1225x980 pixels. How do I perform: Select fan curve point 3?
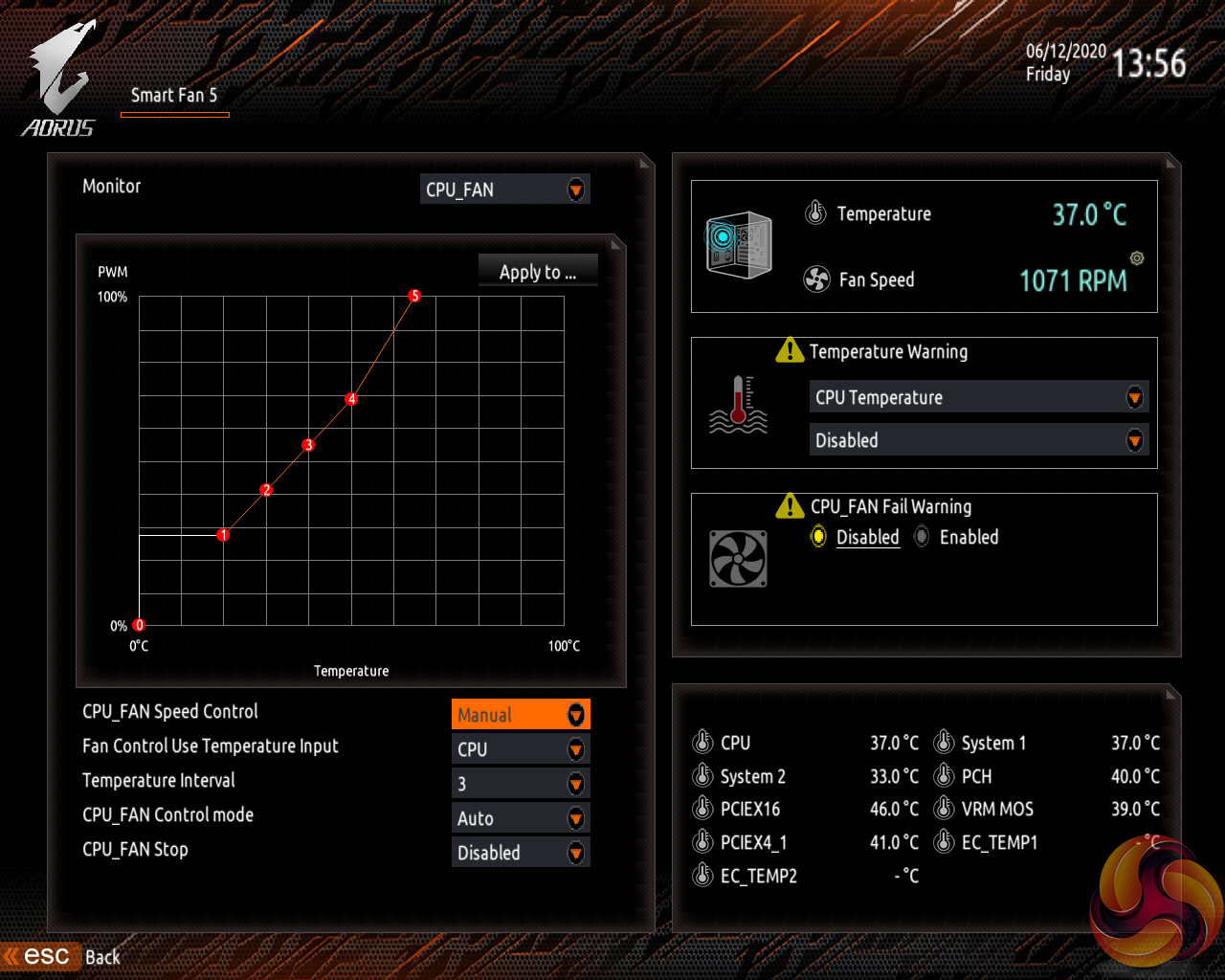(308, 445)
